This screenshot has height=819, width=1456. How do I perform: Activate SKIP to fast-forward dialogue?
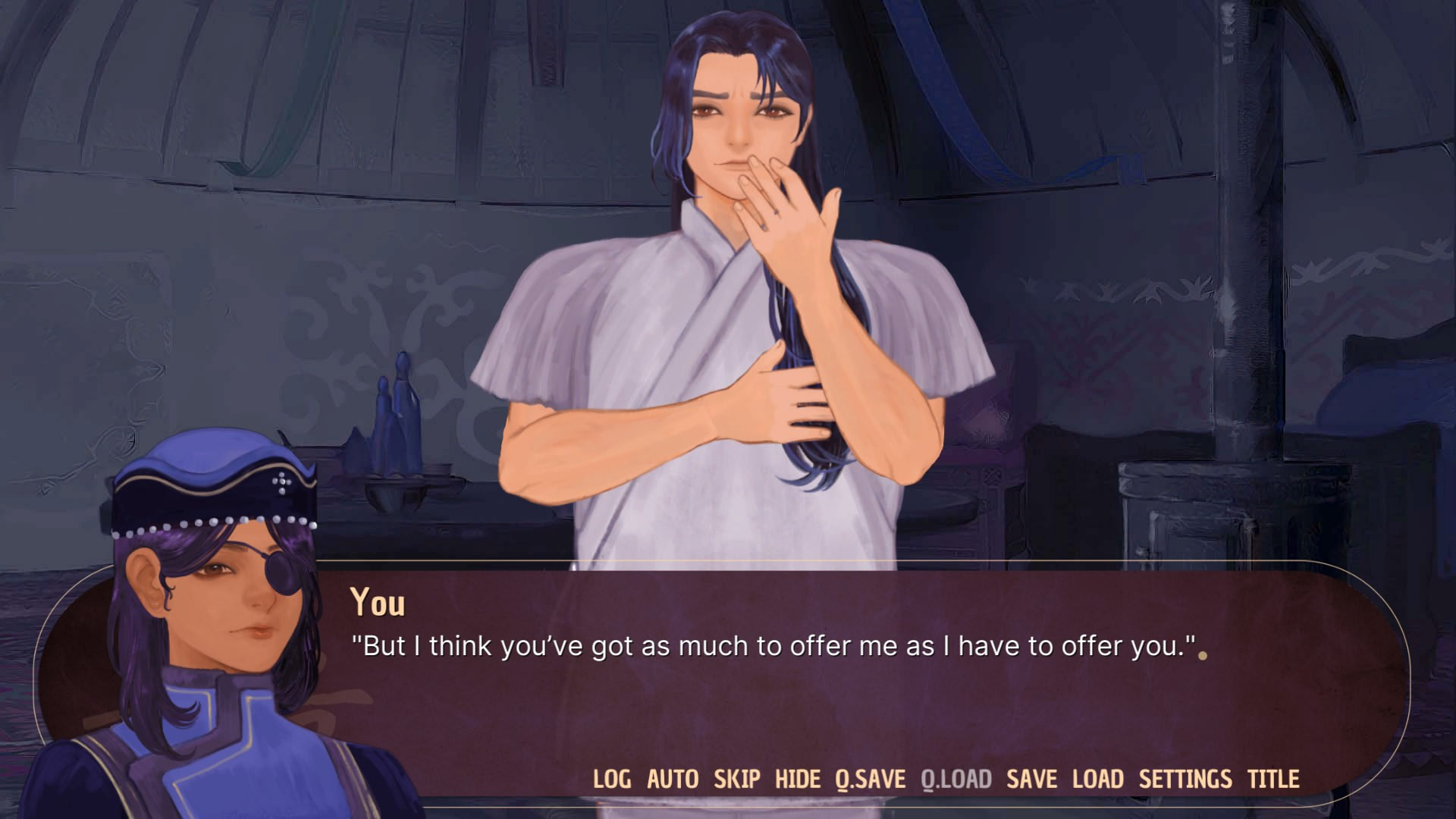coord(736,779)
